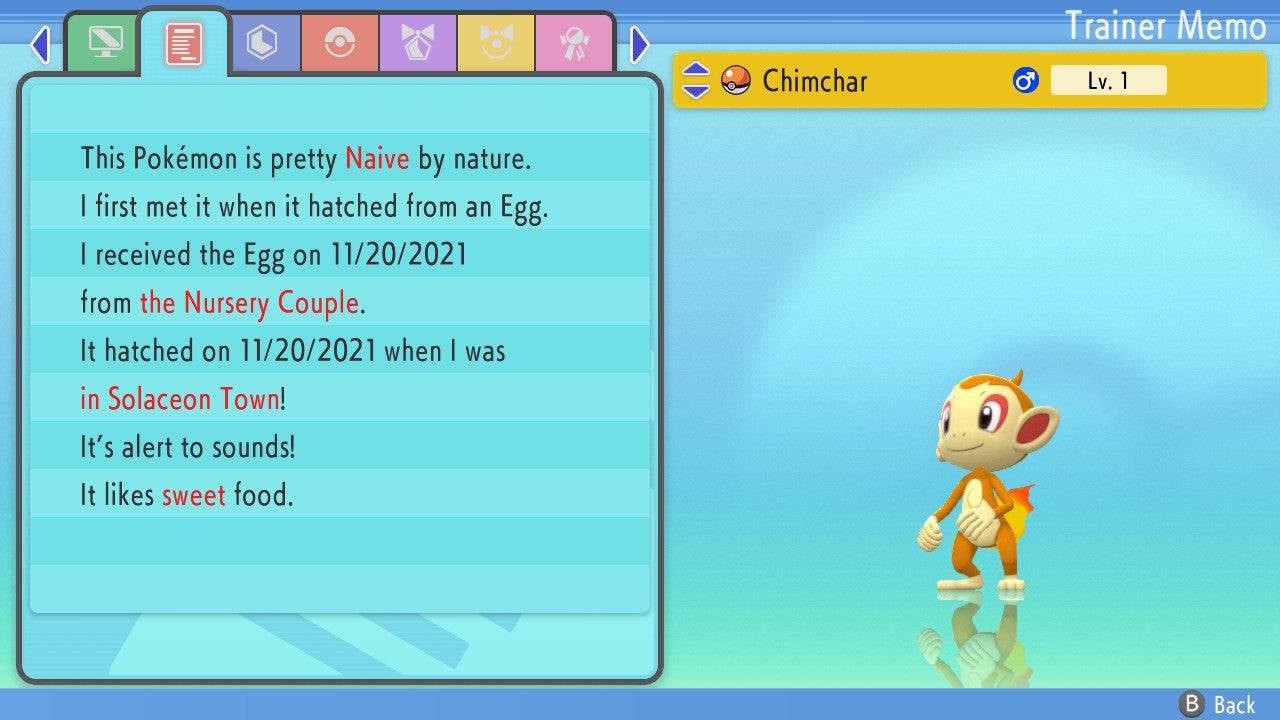Select the red Trainer Memo tab
This screenshot has width=1280, height=720.
[x=183, y=43]
